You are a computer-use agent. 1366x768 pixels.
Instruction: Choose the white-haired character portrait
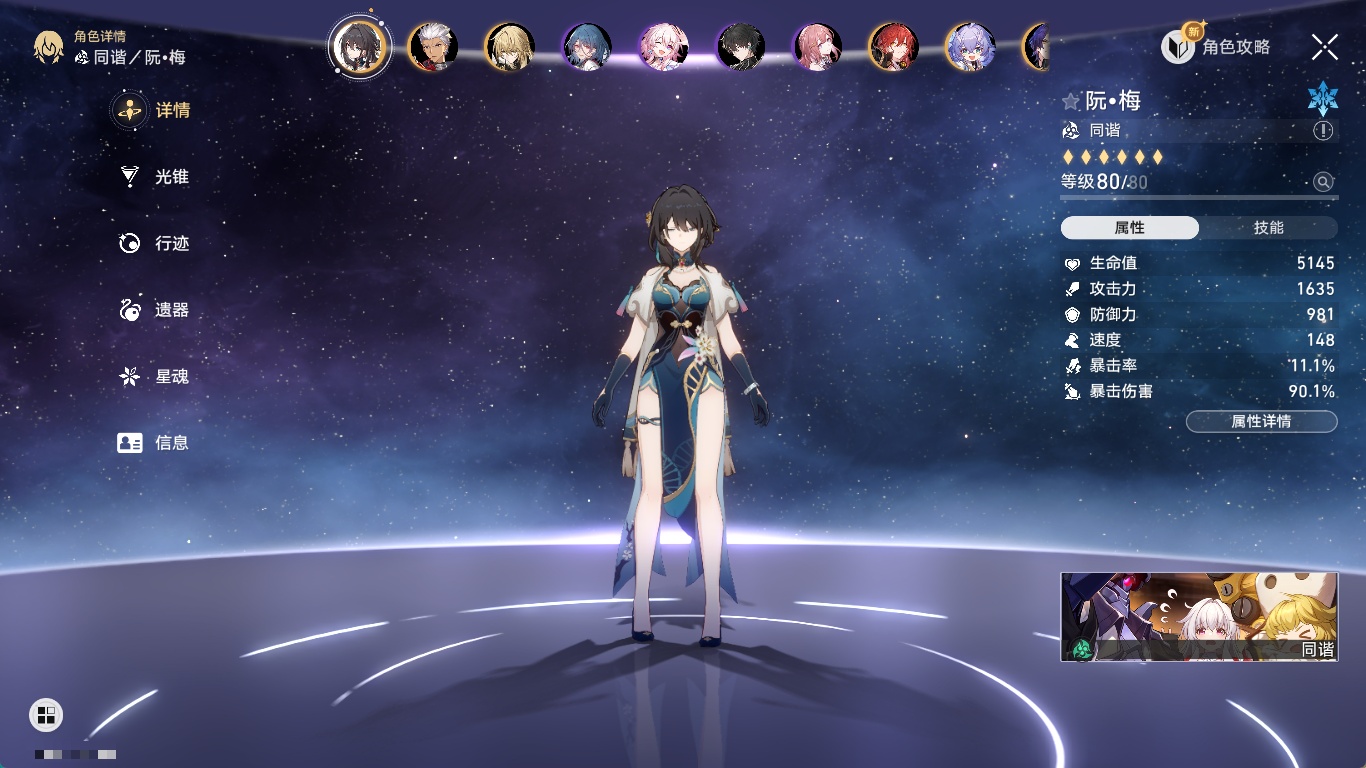(434, 47)
